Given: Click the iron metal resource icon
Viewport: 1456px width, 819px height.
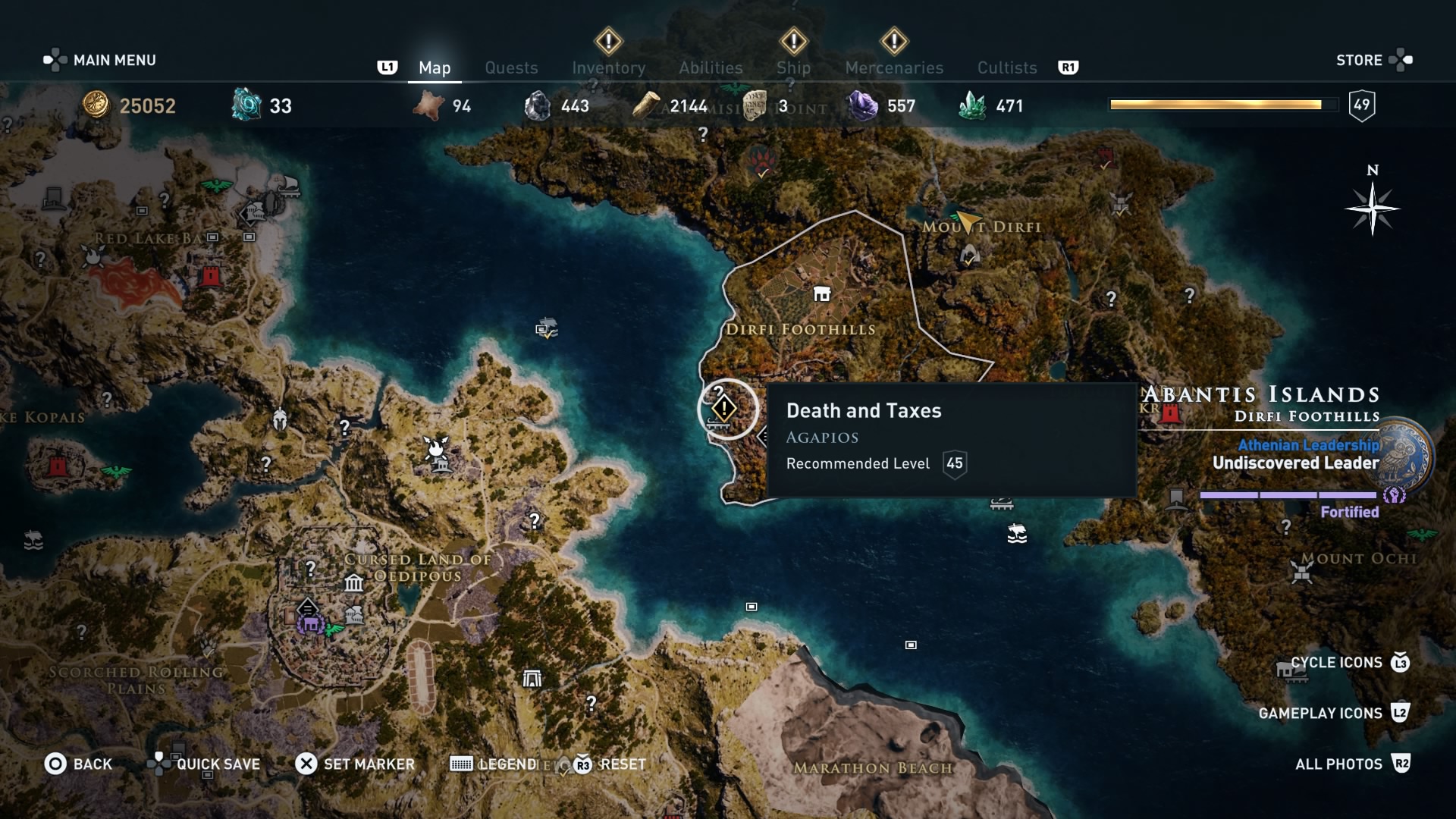Looking at the screenshot, I should [538, 105].
